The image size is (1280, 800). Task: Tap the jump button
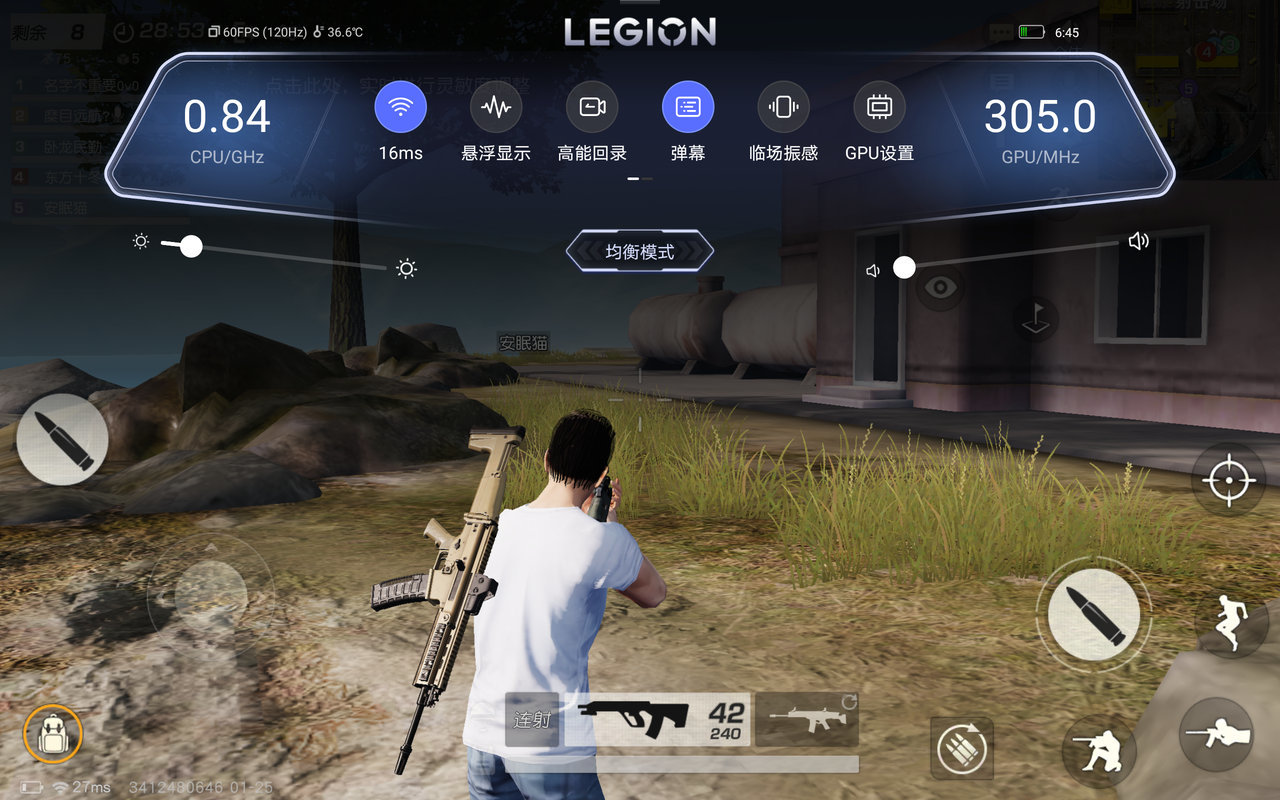point(1231,621)
